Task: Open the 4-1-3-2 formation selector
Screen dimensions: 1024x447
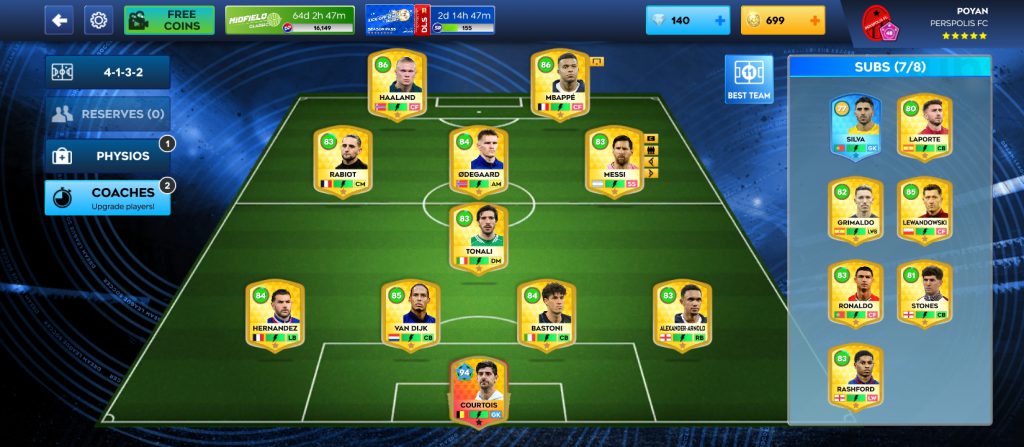Action: pos(107,72)
